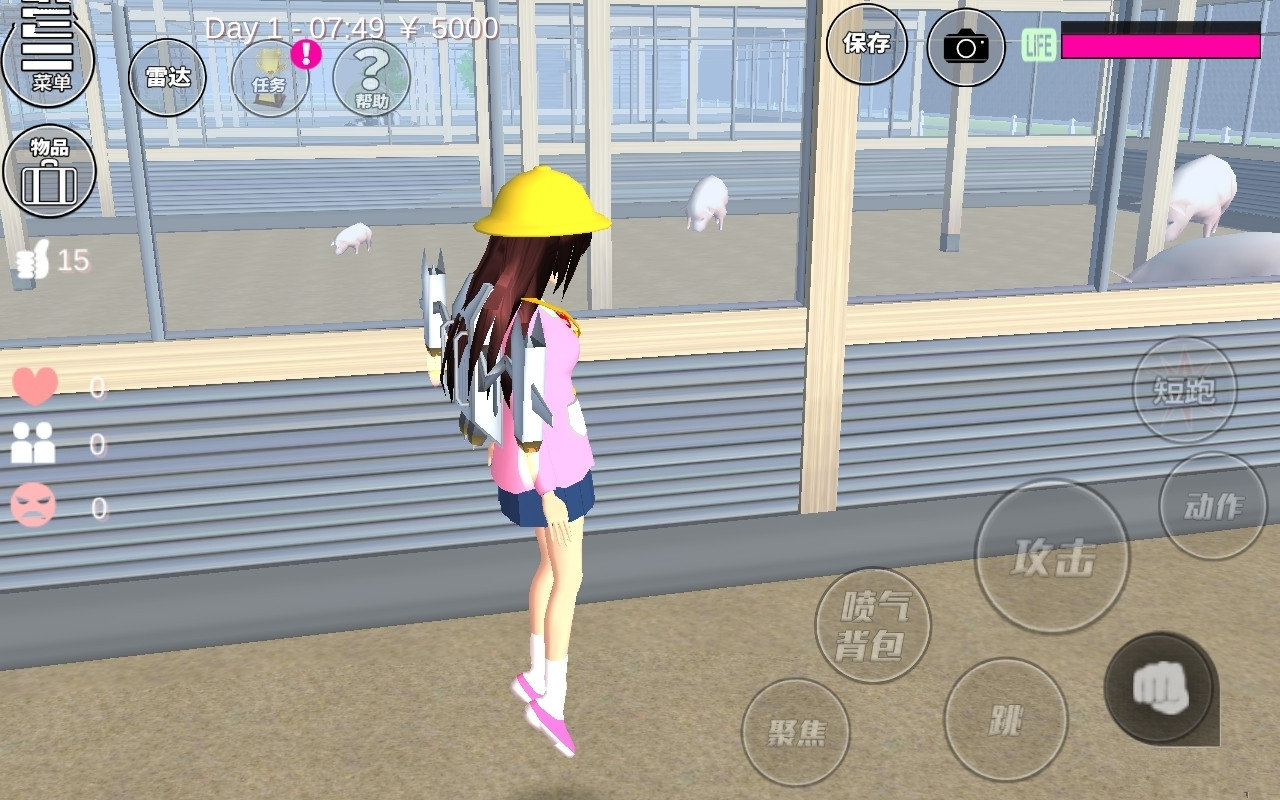Select the punch fist icon
Image resolution: width=1280 pixels, height=800 pixels.
coord(1158,686)
